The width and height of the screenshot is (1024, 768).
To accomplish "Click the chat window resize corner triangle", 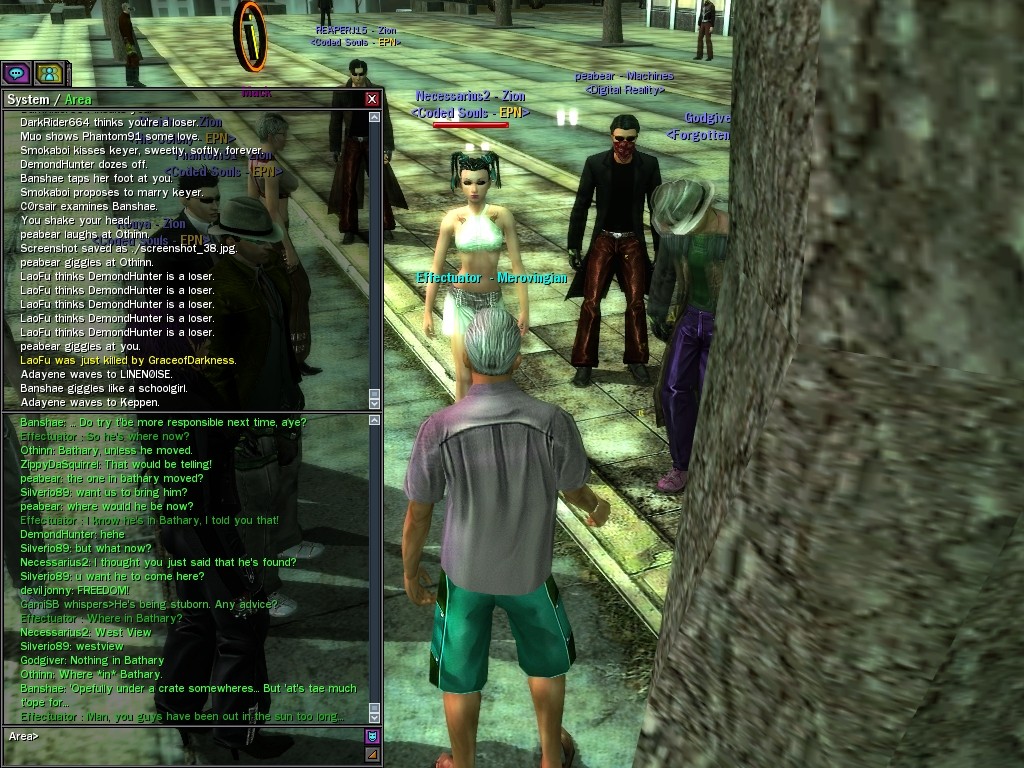I will (372, 754).
